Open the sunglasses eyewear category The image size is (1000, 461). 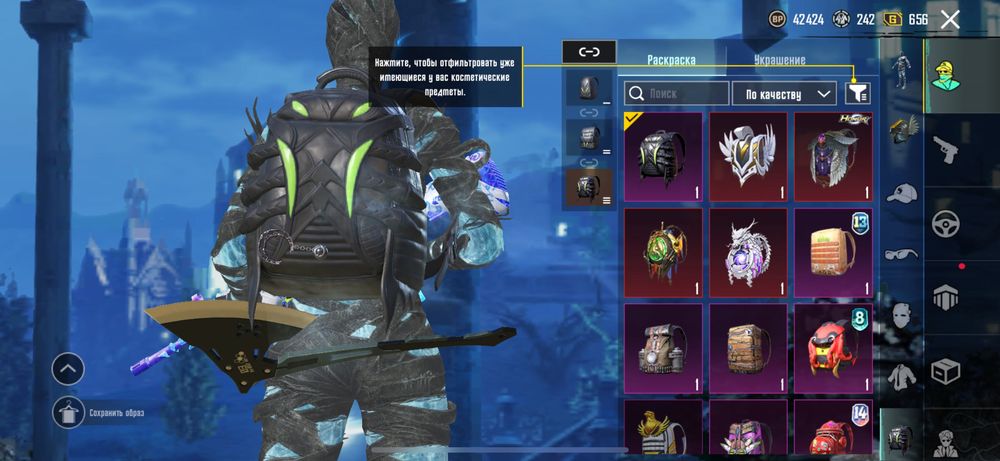point(902,255)
